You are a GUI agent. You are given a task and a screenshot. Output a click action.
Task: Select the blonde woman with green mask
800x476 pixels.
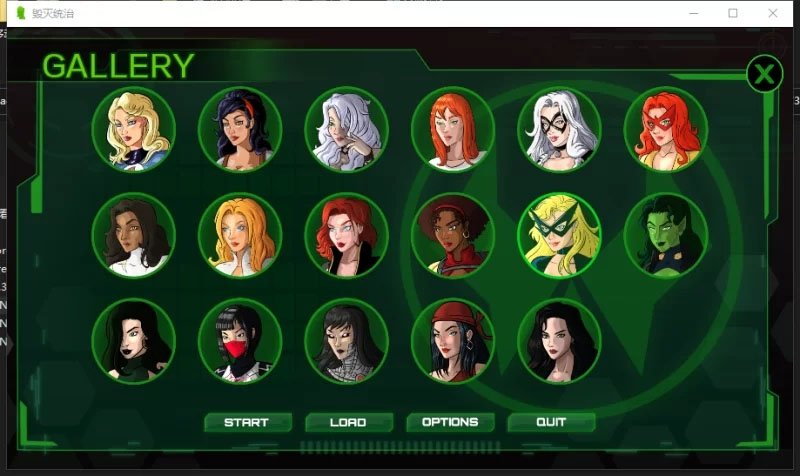pos(559,235)
